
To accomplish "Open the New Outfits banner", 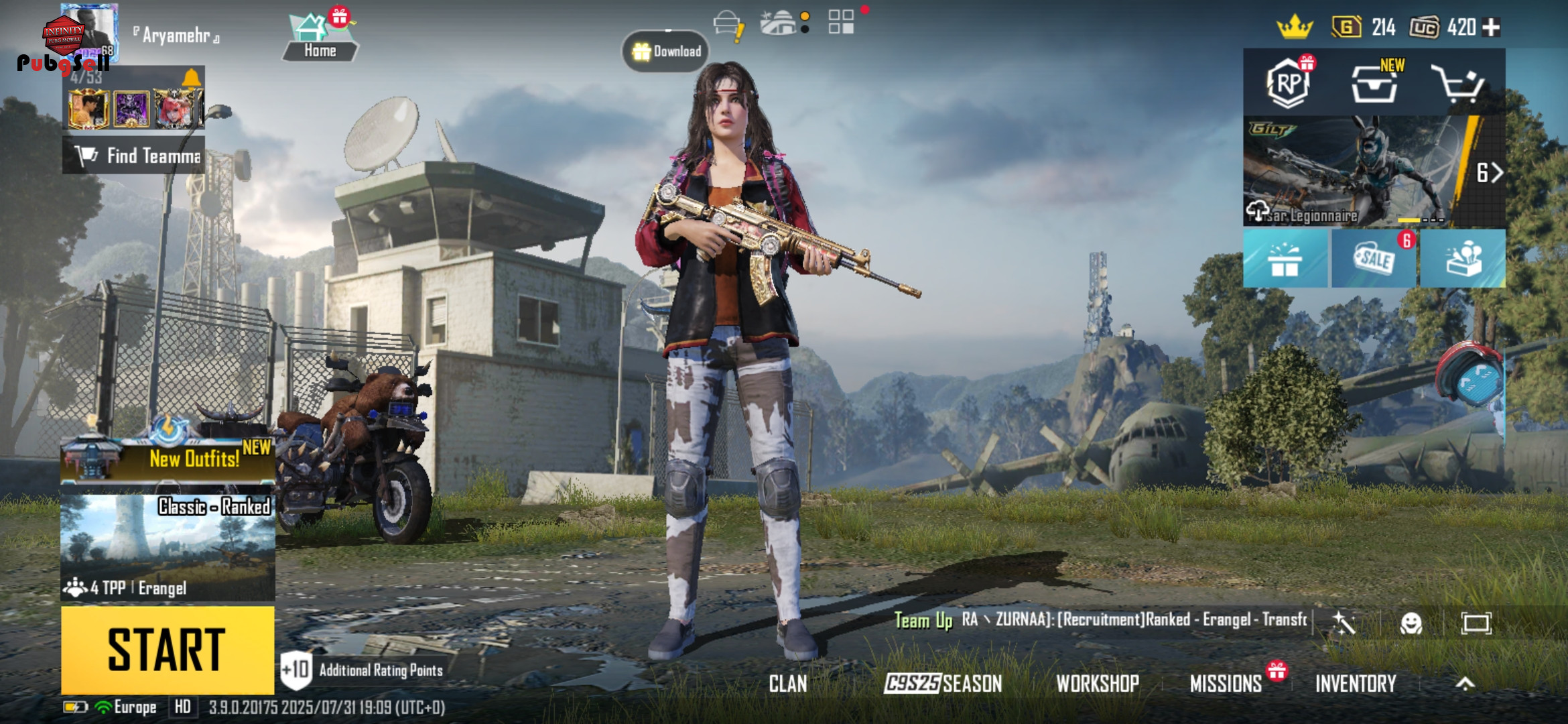I will [x=168, y=459].
